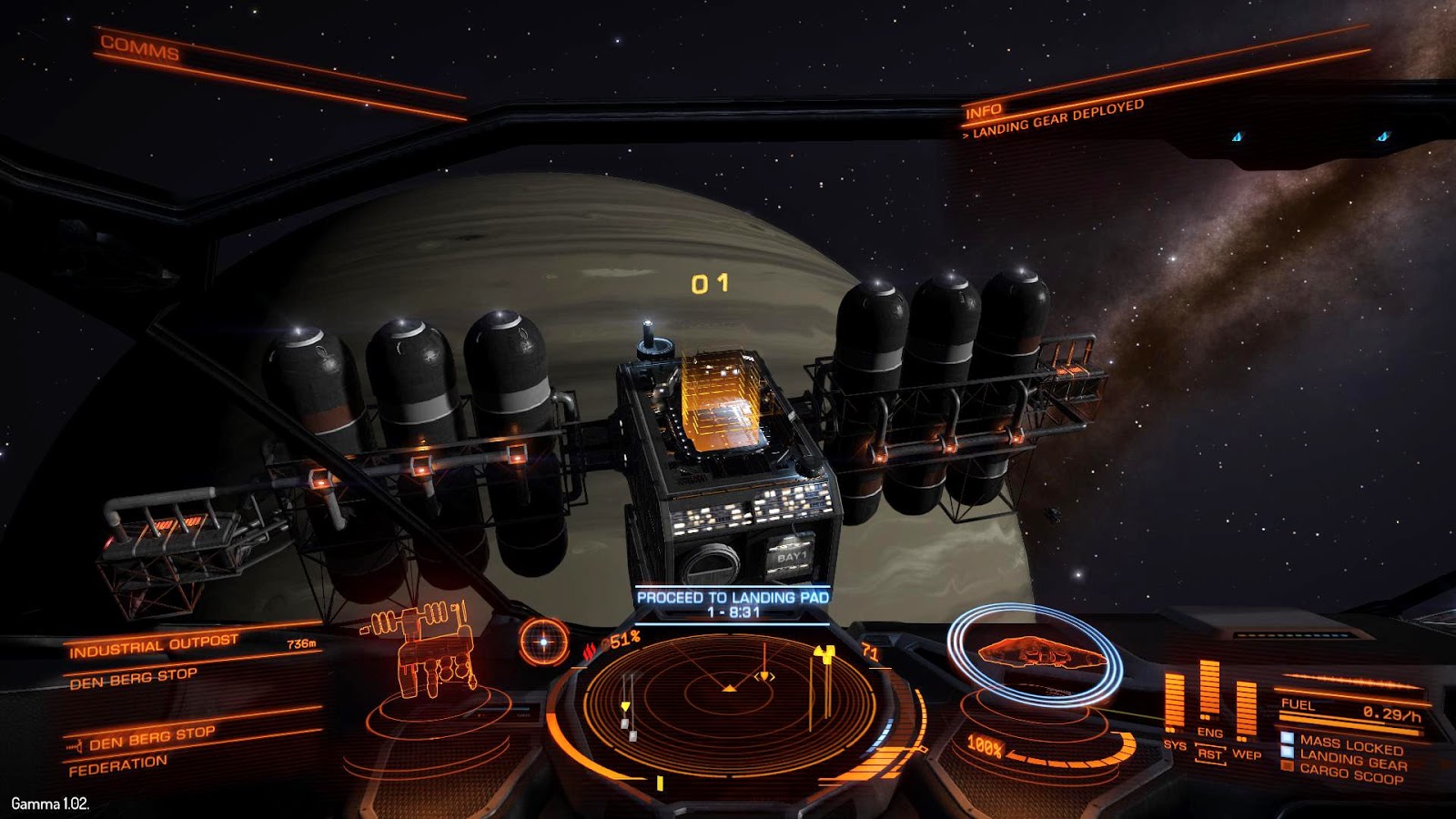Choose the Industrial Outpost target label

coord(153,645)
